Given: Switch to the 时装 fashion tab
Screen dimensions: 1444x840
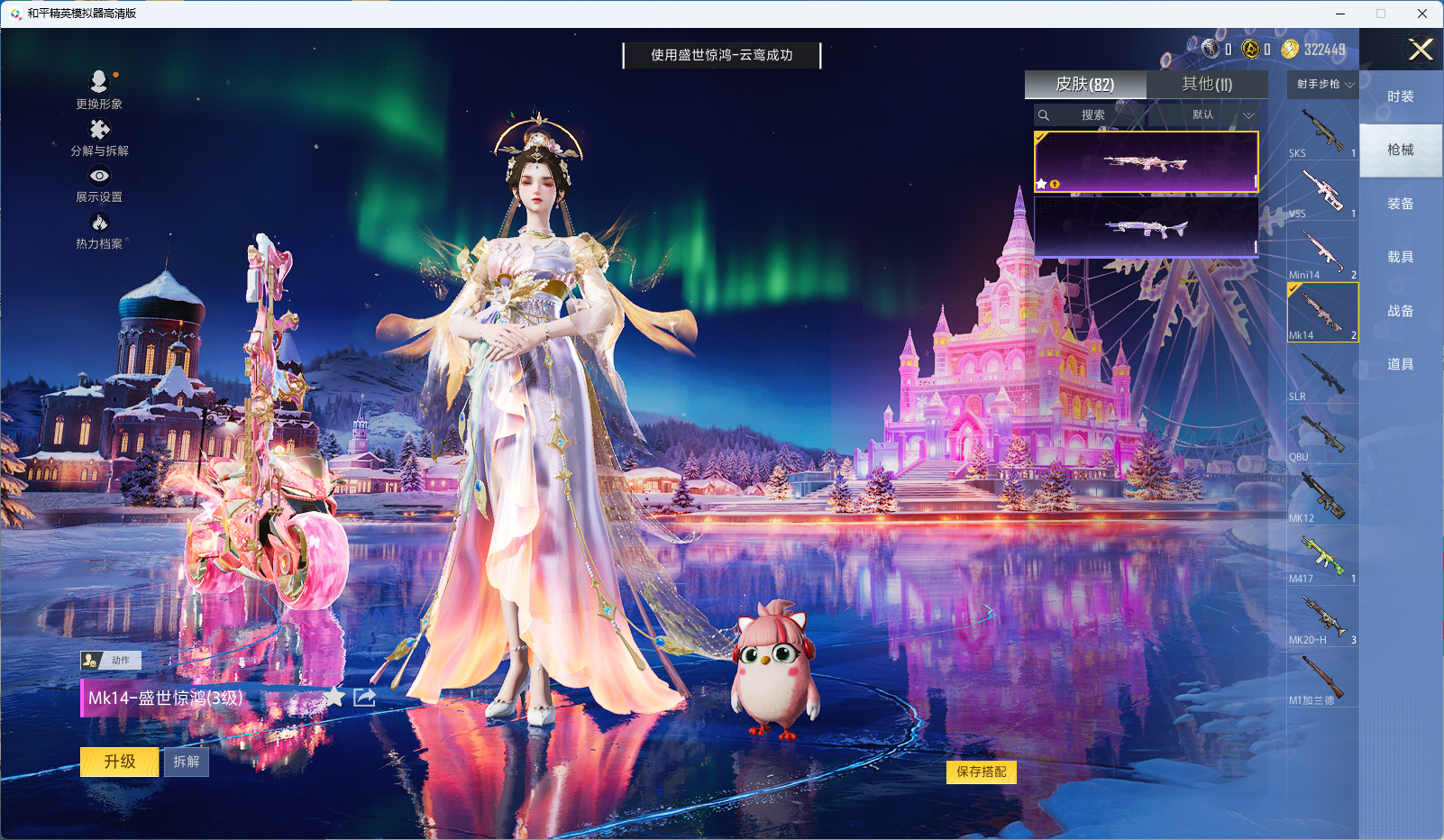Looking at the screenshot, I should [x=1402, y=96].
